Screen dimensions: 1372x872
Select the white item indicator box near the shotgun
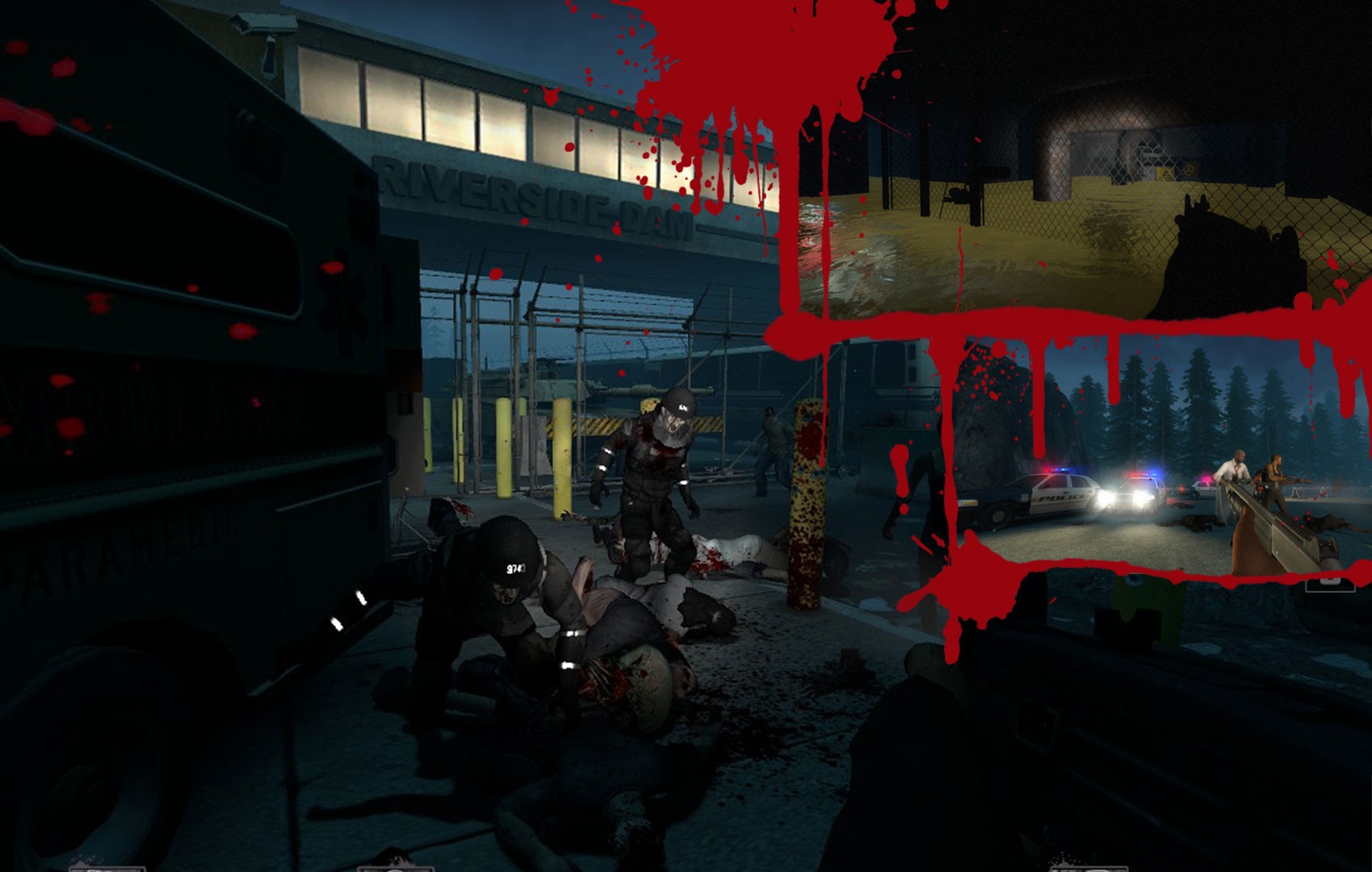pyautogui.click(x=1331, y=585)
